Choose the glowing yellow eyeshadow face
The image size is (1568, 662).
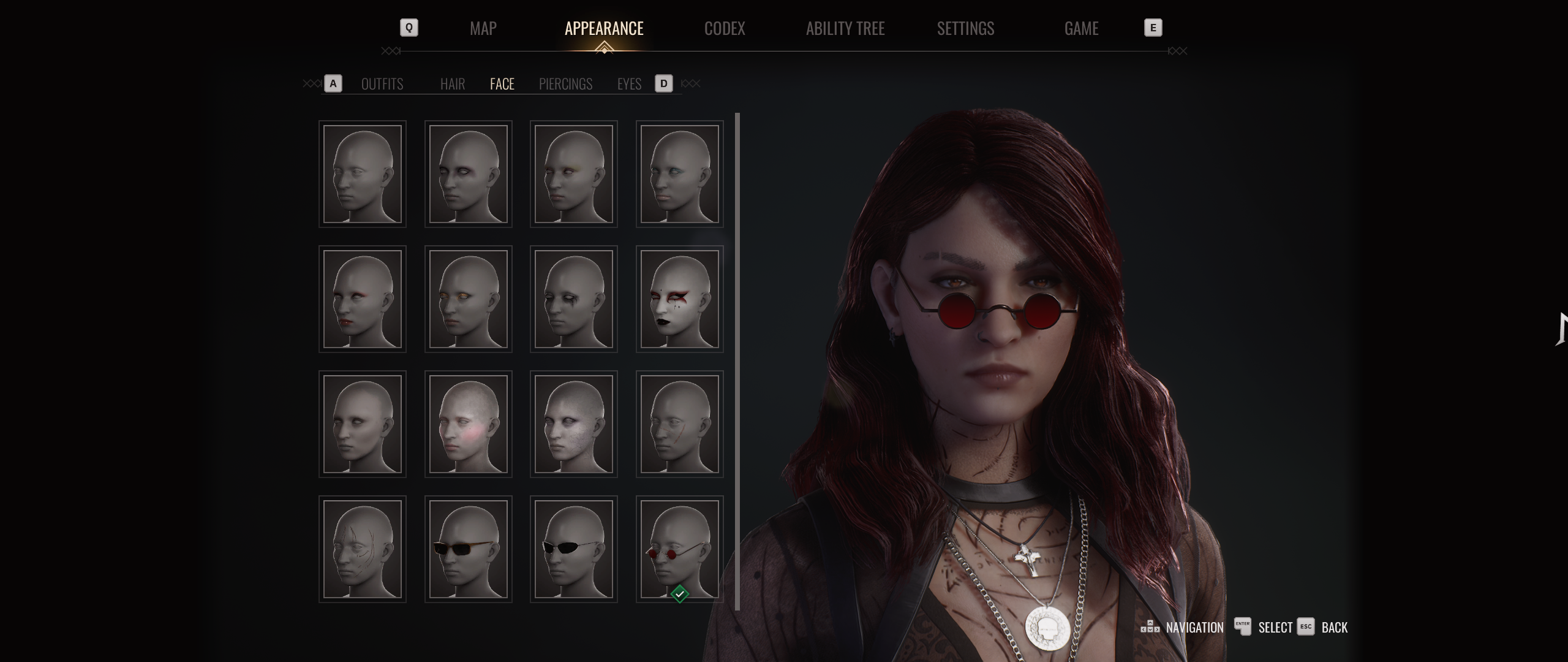click(468, 299)
